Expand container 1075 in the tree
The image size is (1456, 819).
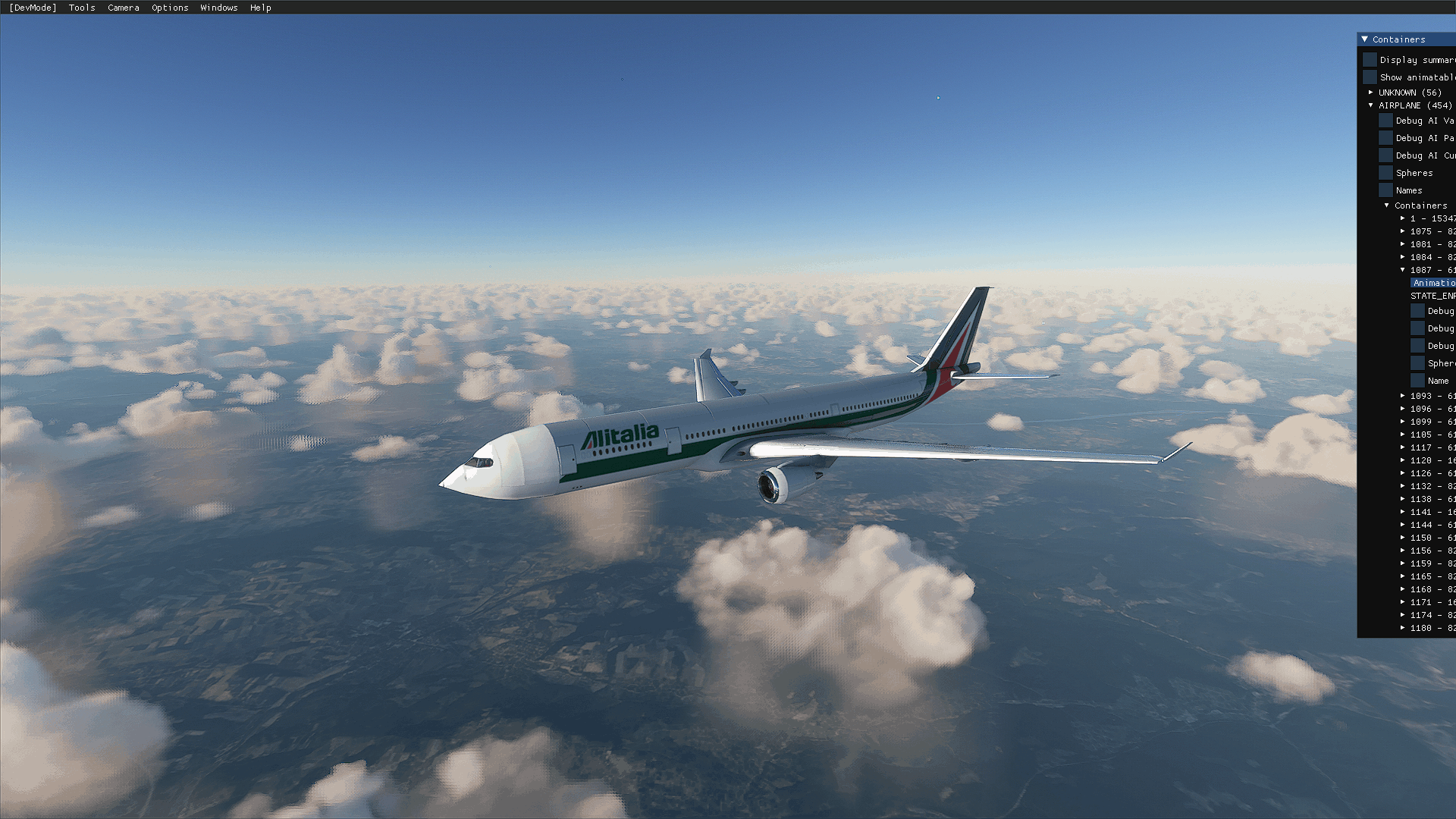pyautogui.click(x=1403, y=231)
